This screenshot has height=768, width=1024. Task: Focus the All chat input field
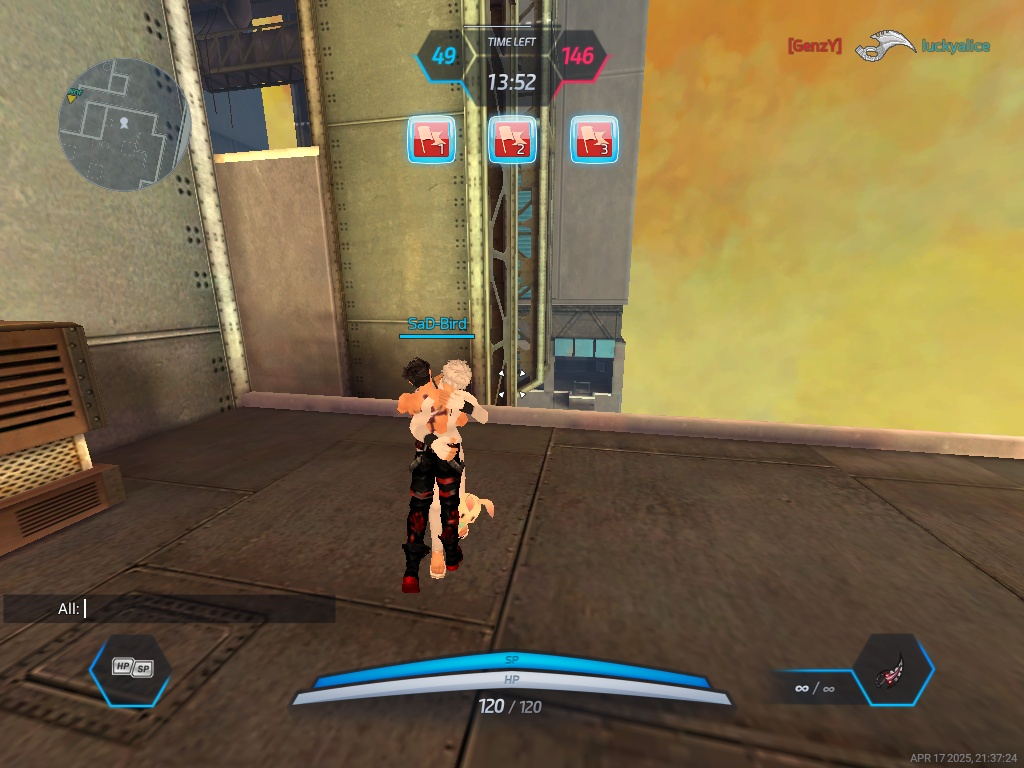click(x=200, y=608)
